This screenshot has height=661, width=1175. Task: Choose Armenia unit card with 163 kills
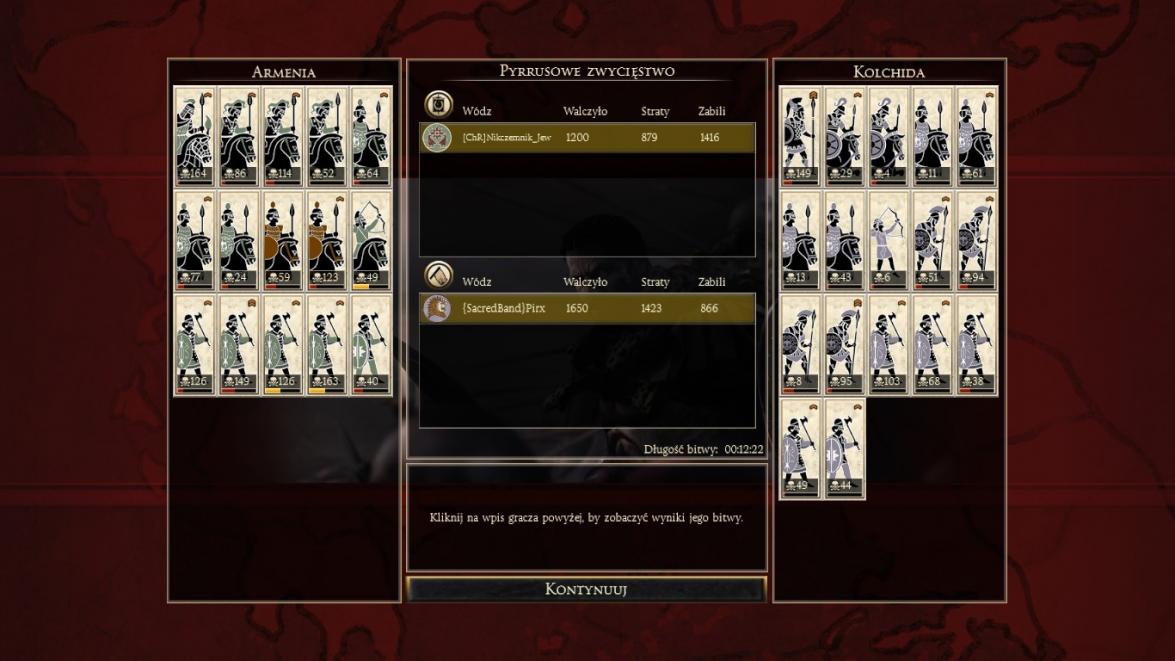click(326, 344)
